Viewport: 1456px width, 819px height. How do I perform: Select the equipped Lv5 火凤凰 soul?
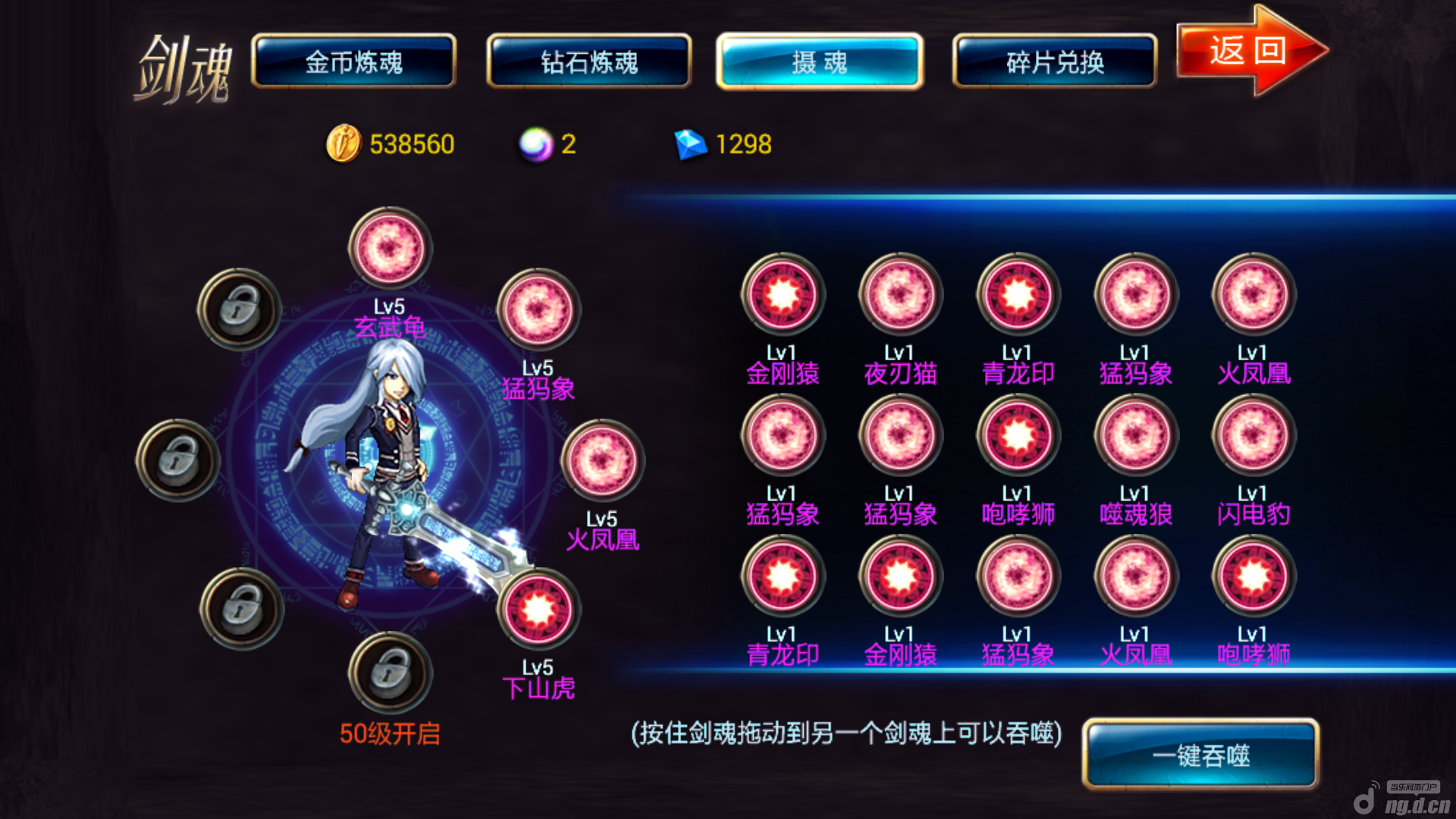point(602,461)
